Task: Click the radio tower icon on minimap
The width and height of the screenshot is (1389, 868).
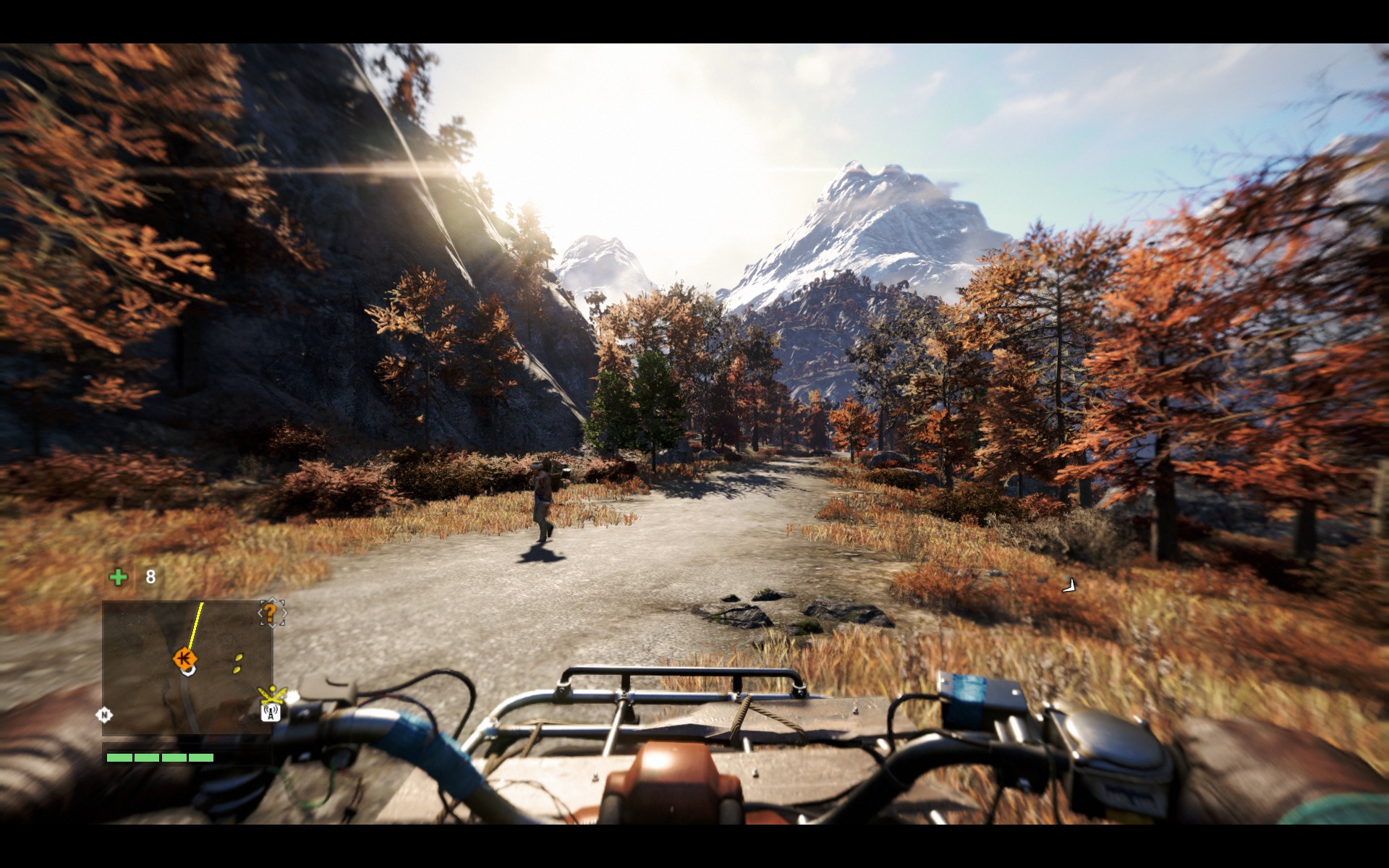Action: coord(271,712)
